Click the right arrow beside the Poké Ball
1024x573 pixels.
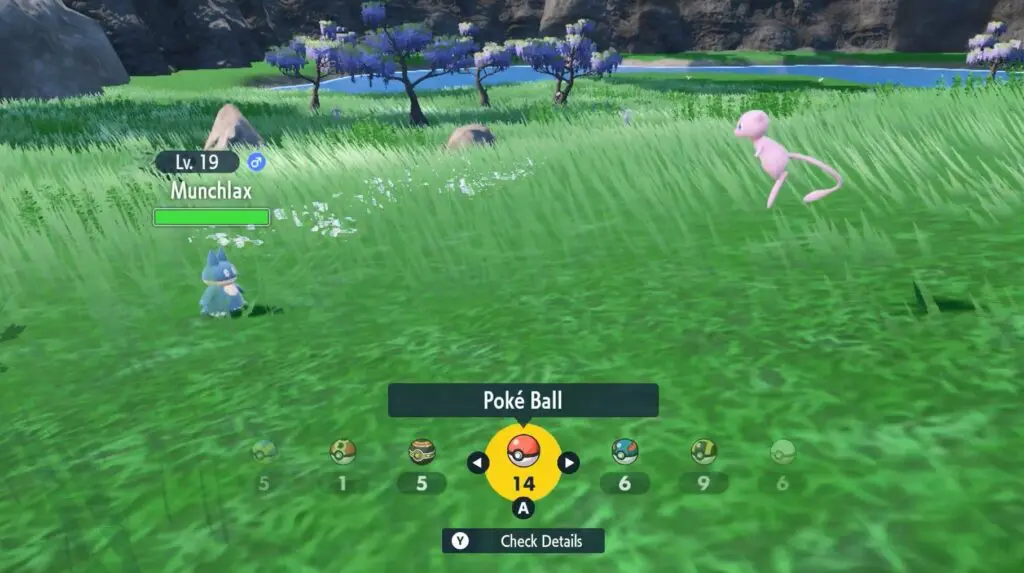click(568, 462)
